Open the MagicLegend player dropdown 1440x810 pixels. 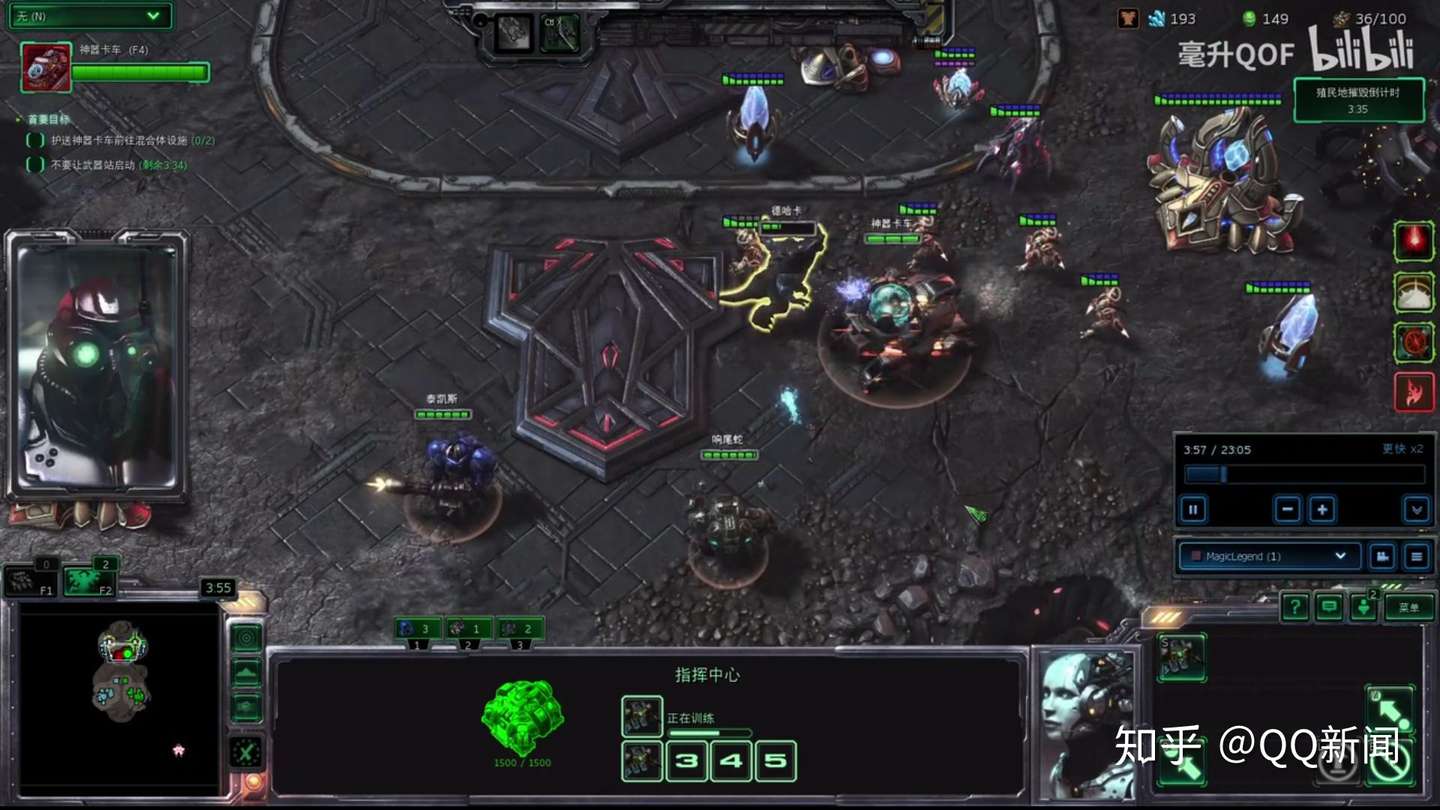tap(1267, 556)
